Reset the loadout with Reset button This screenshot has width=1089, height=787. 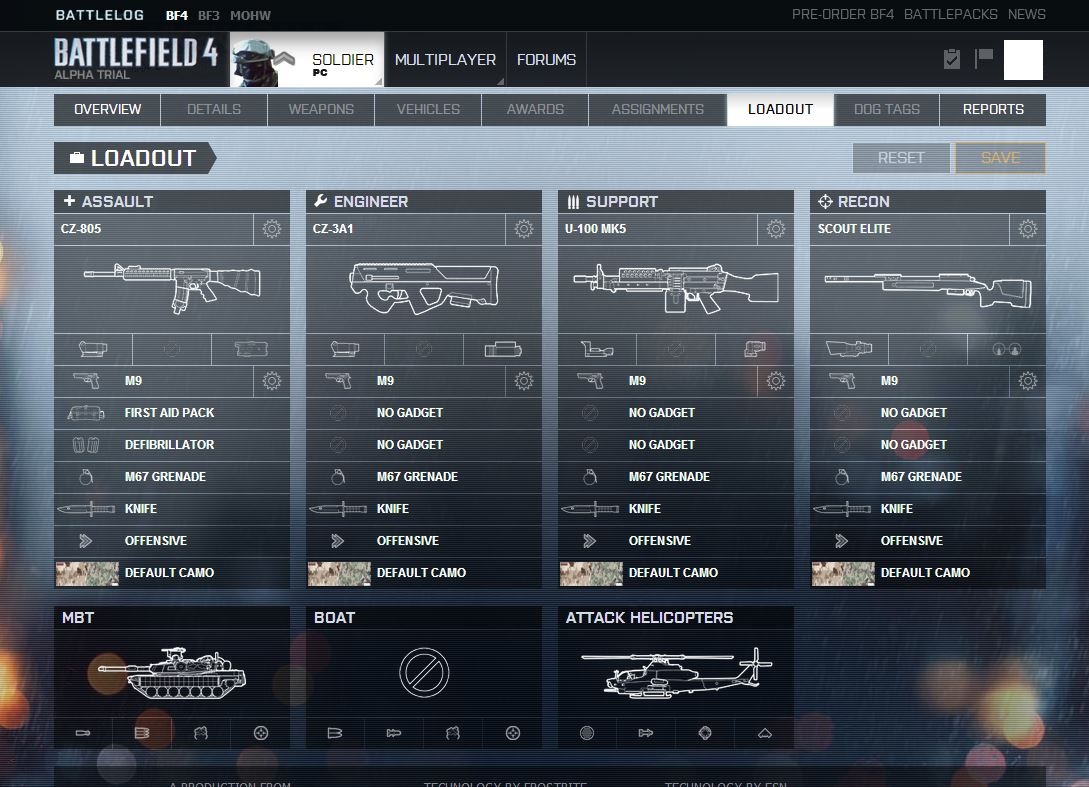click(x=900, y=158)
